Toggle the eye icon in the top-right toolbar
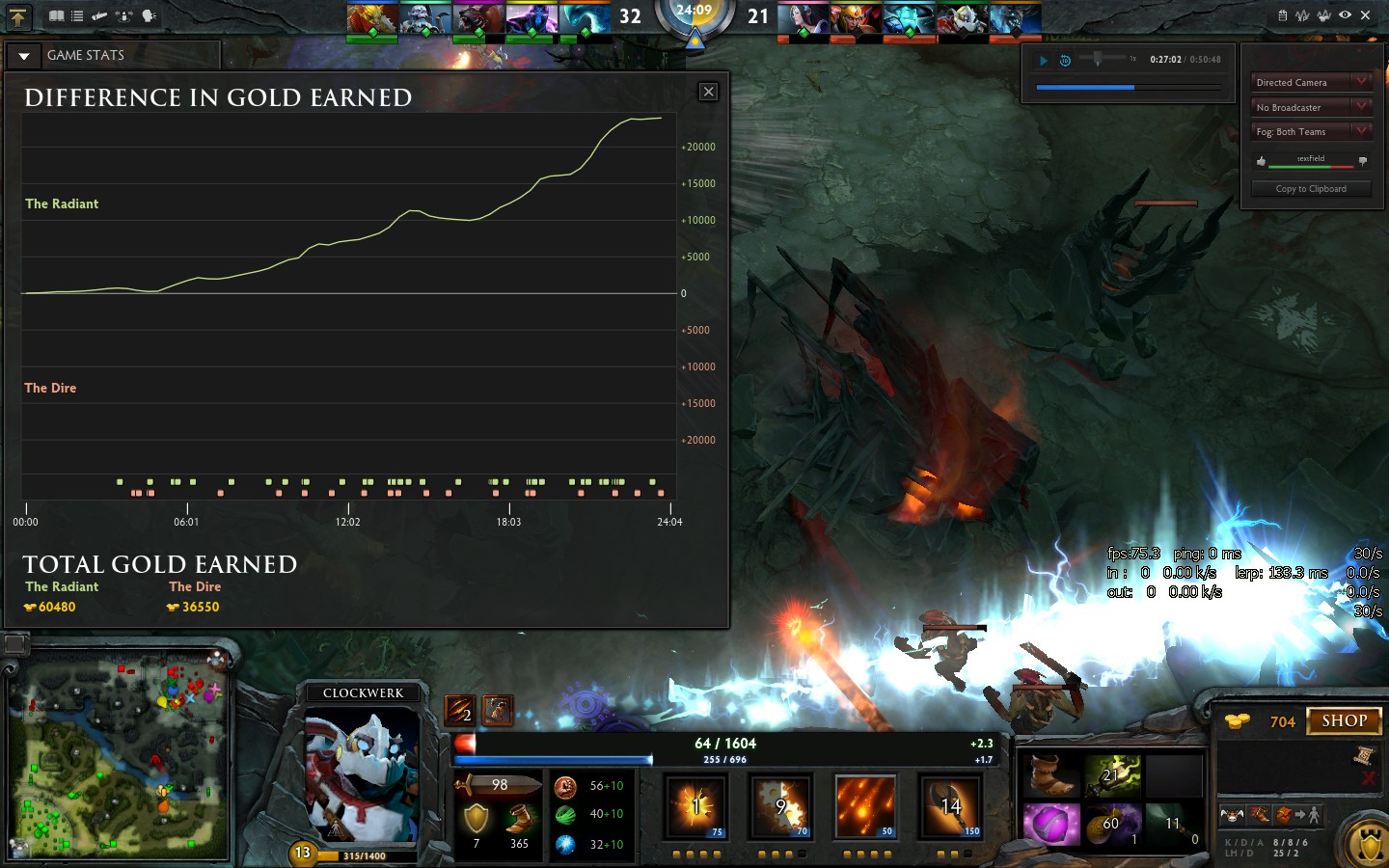The width and height of the screenshot is (1389, 868). tap(1345, 15)
